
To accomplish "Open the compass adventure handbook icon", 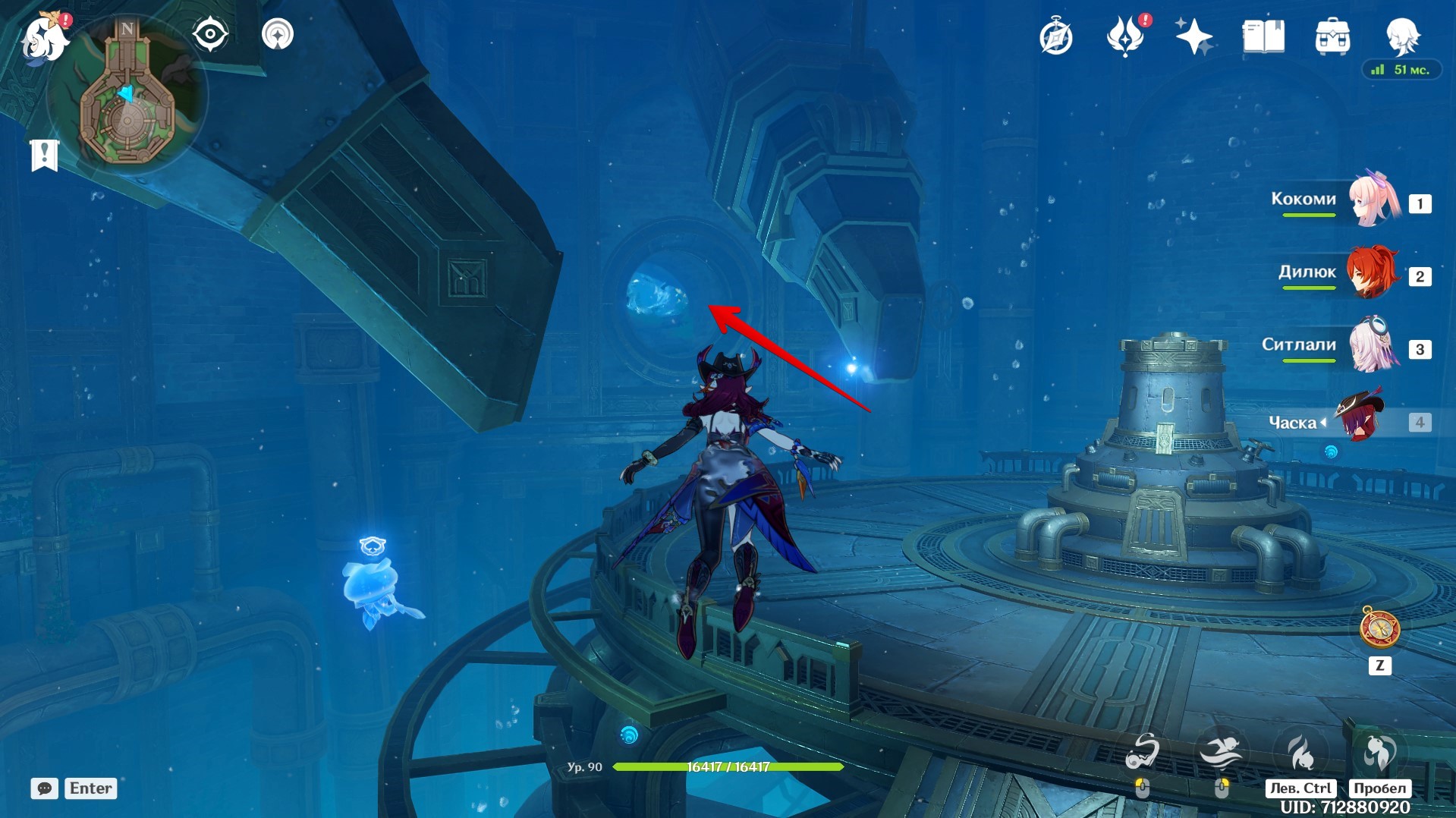I will [1056, 37].
